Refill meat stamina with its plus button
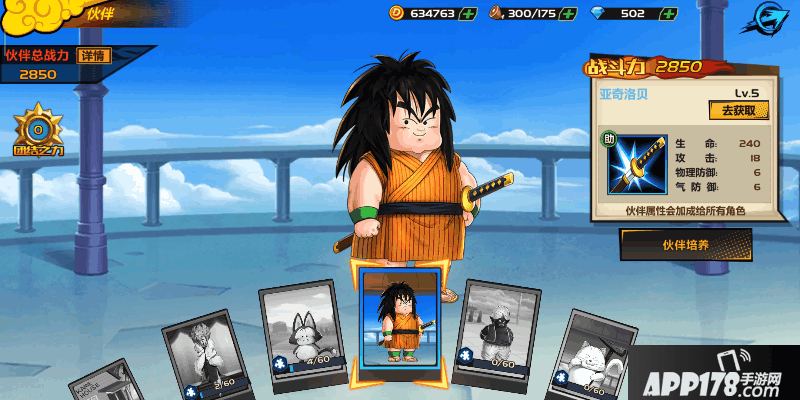The image size is (800, 400). (x=568, y=13)
